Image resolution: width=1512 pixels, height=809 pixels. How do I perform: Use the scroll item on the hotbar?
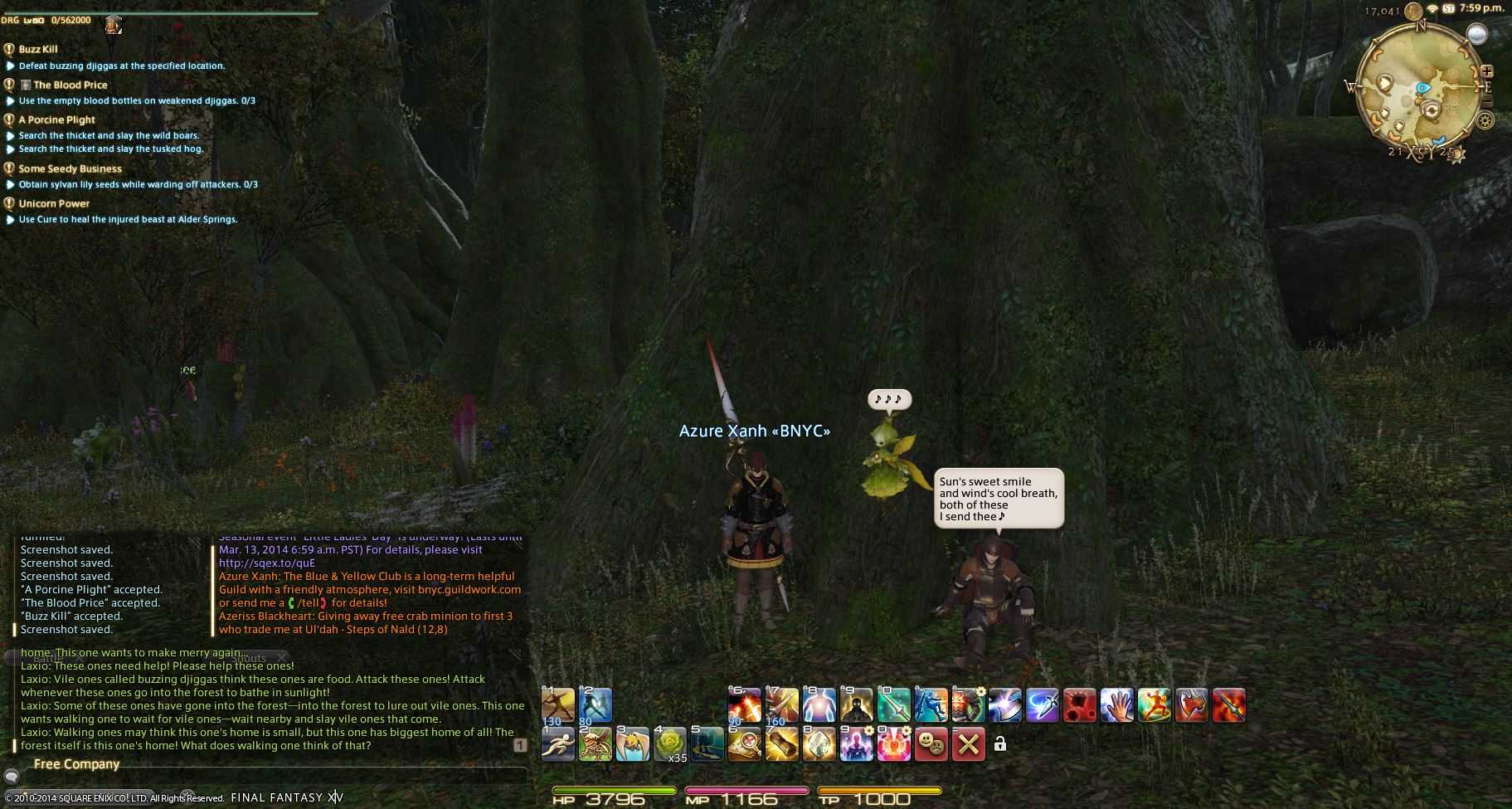click(781, 744)
